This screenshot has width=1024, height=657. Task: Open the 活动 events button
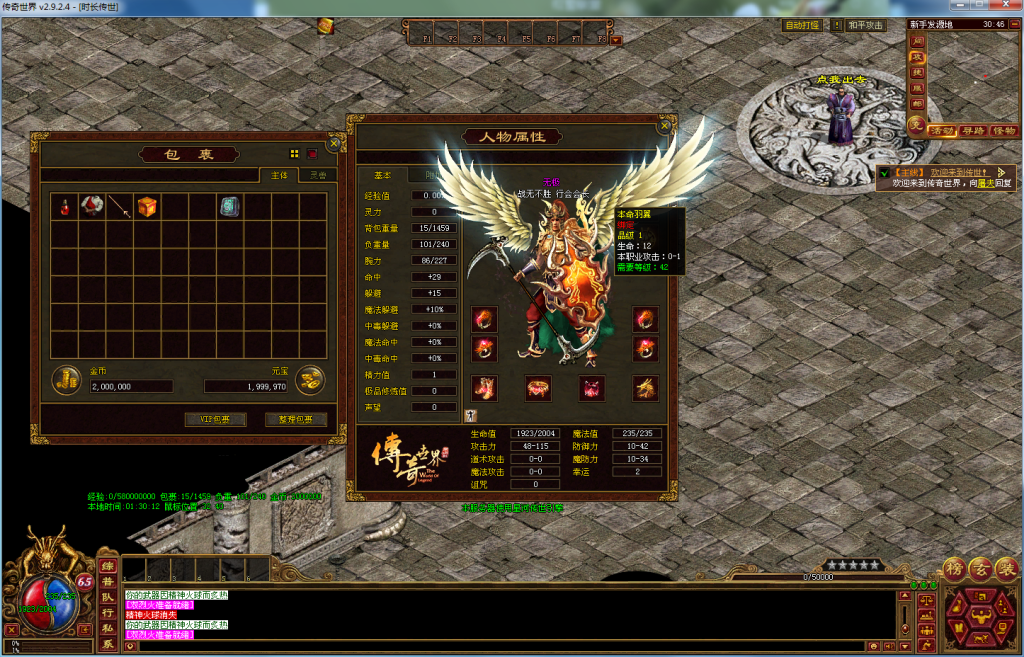click(942, 131)
